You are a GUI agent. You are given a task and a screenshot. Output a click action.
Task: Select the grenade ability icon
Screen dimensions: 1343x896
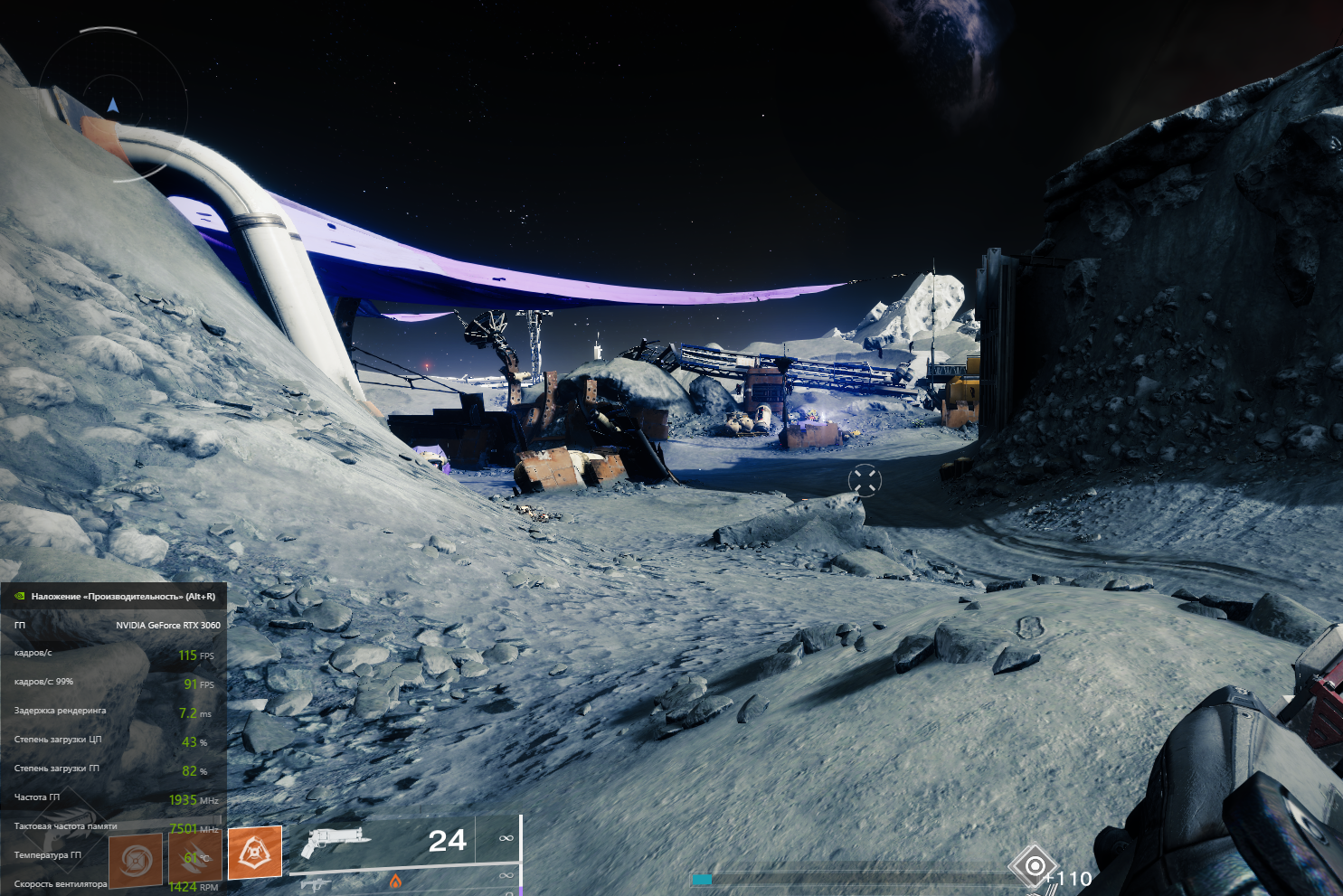click(136, 860)
